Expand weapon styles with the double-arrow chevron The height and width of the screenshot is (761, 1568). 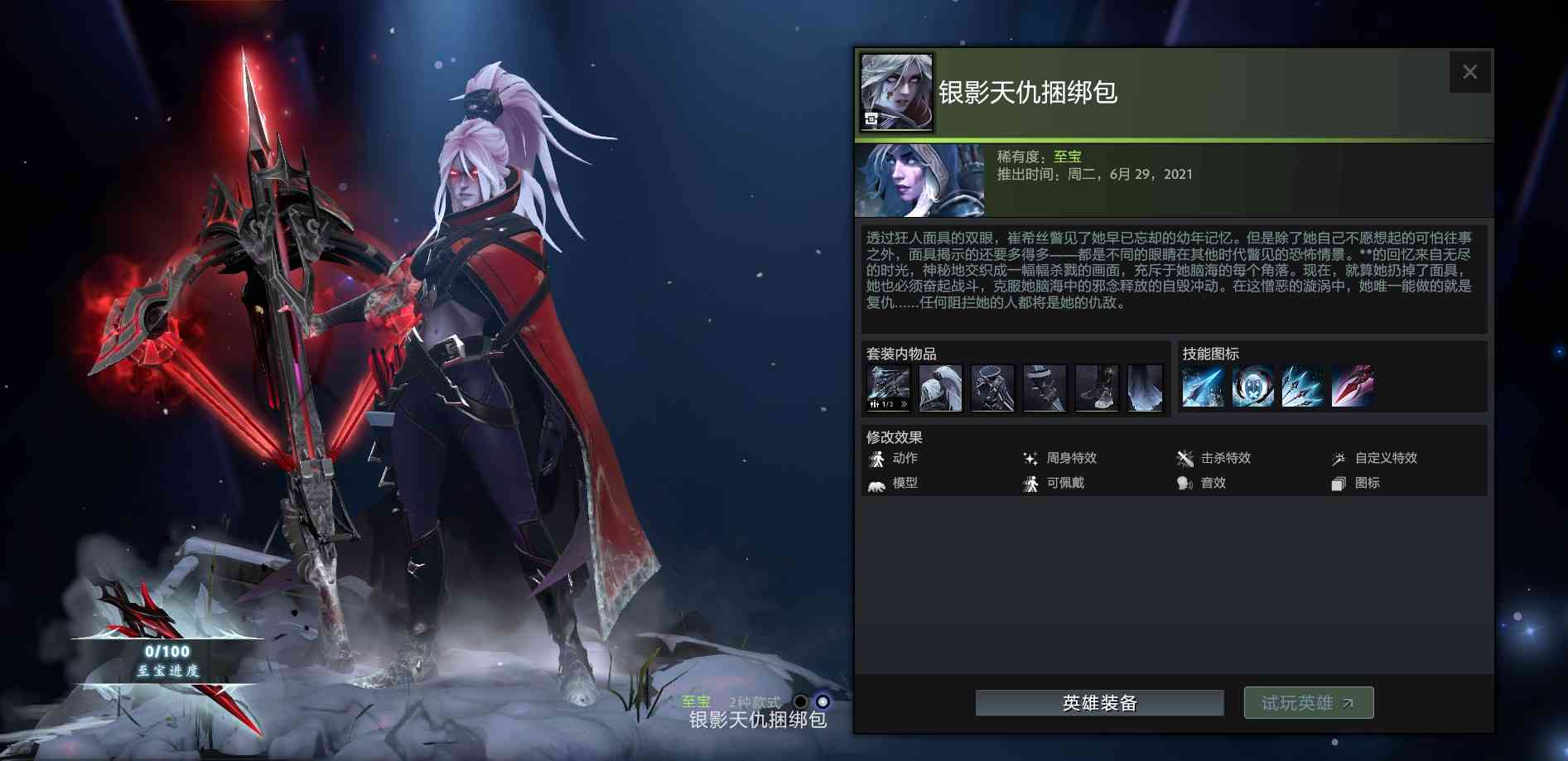click(905, 403)
